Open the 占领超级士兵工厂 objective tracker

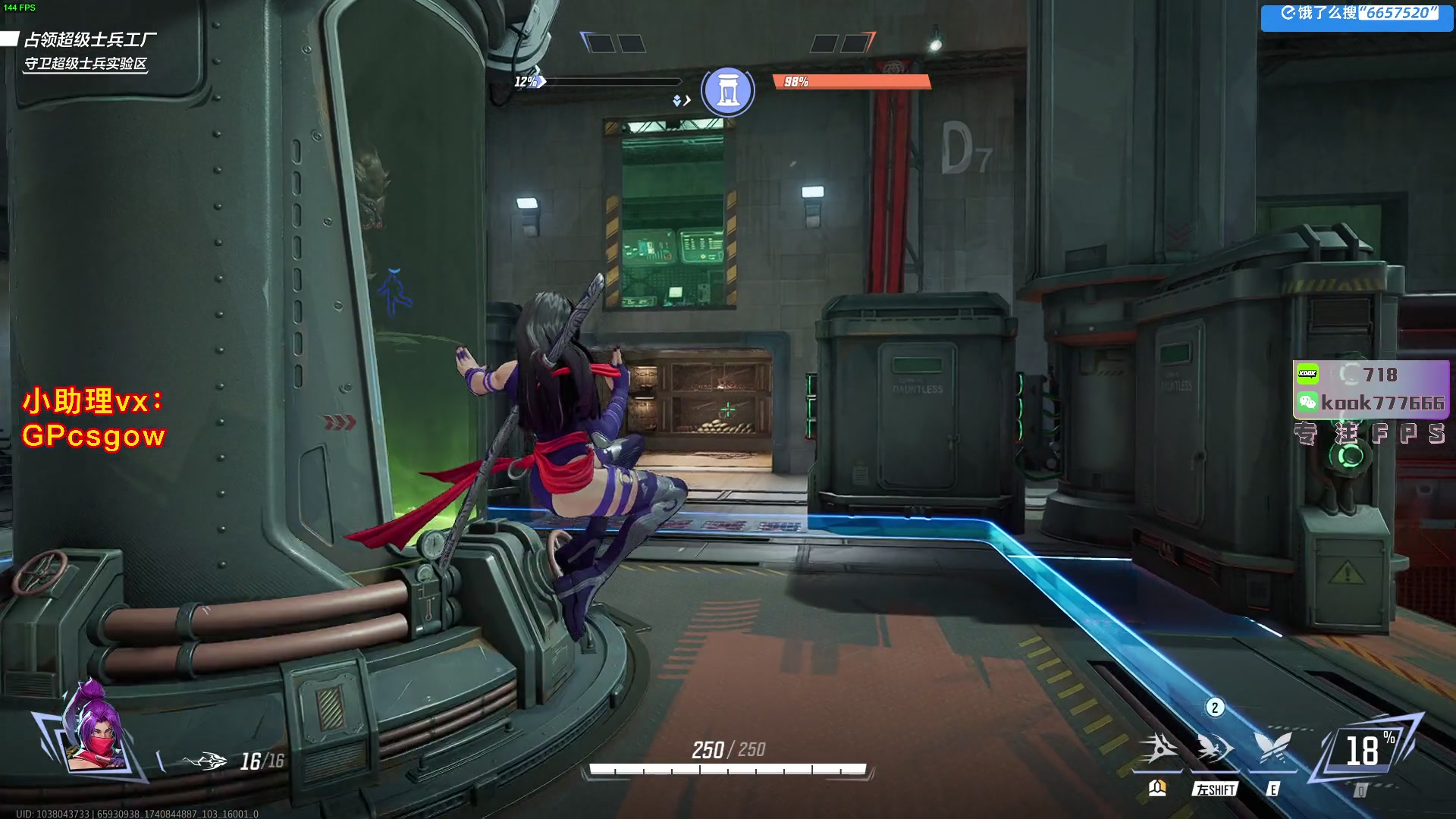coord(90,39)
